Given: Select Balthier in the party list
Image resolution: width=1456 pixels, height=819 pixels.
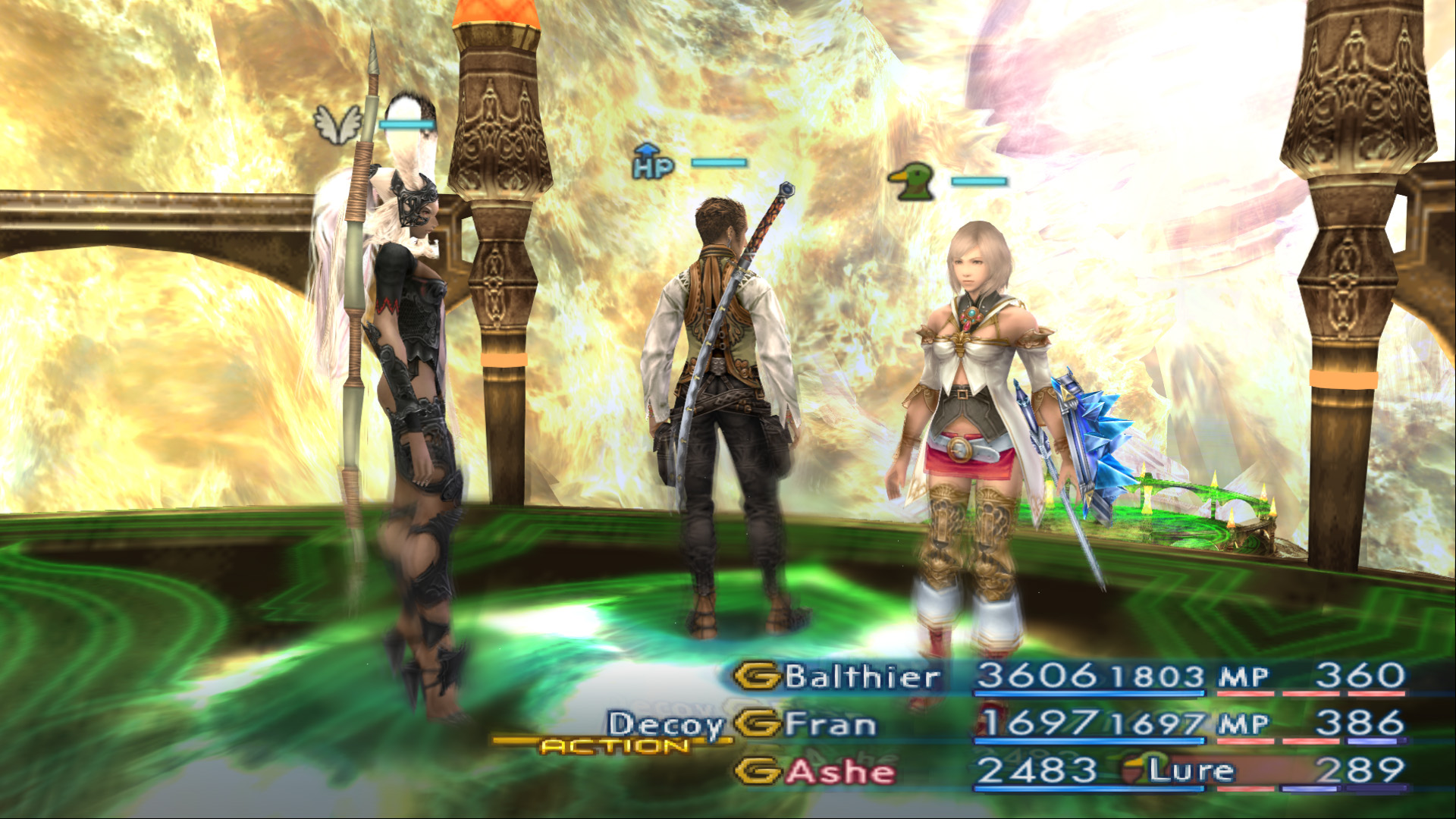Looking at the screenshot, I should pyautogui.click(x=862, y=676).
